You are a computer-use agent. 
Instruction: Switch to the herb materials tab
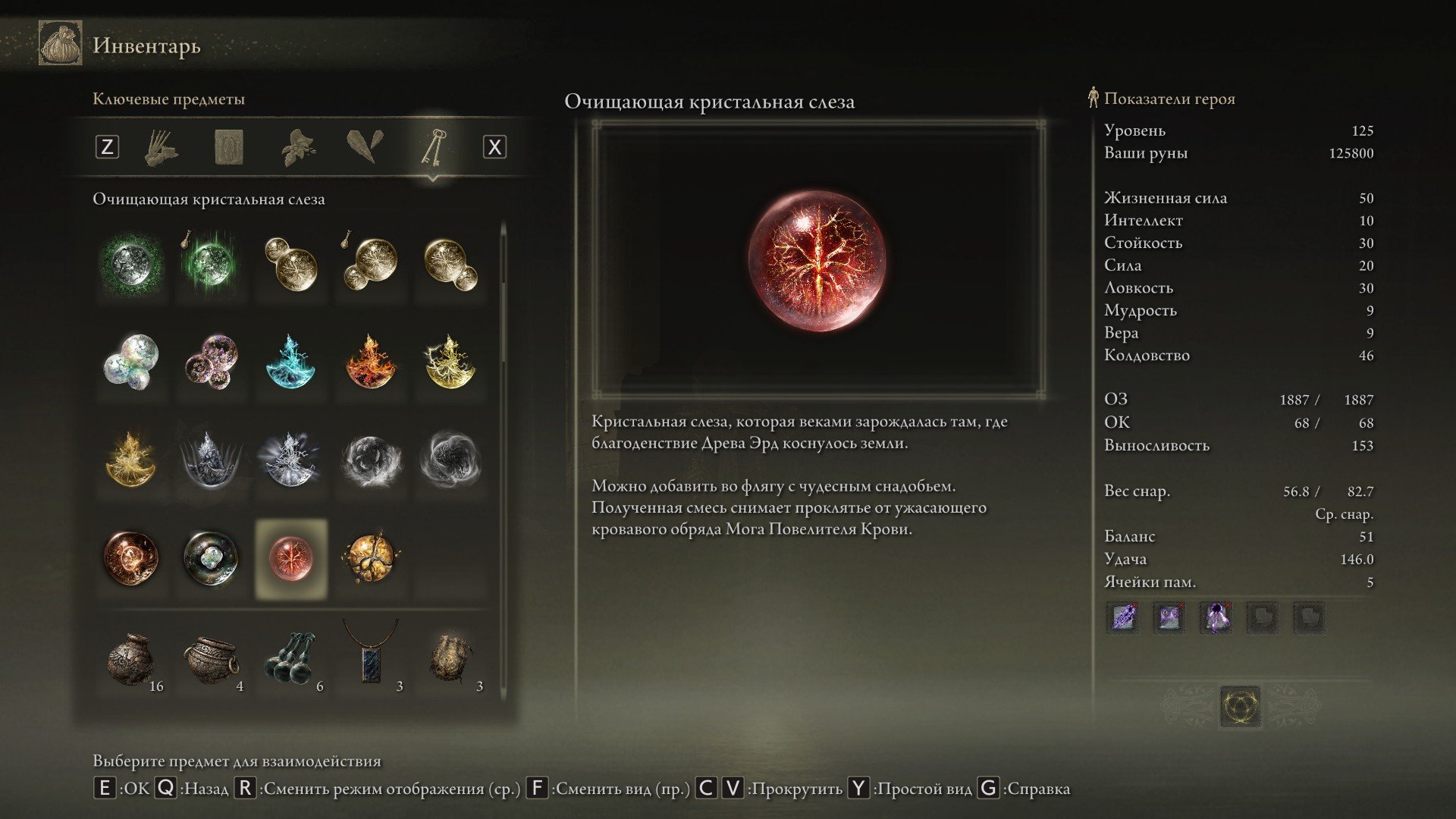click(x=298, y=146)
